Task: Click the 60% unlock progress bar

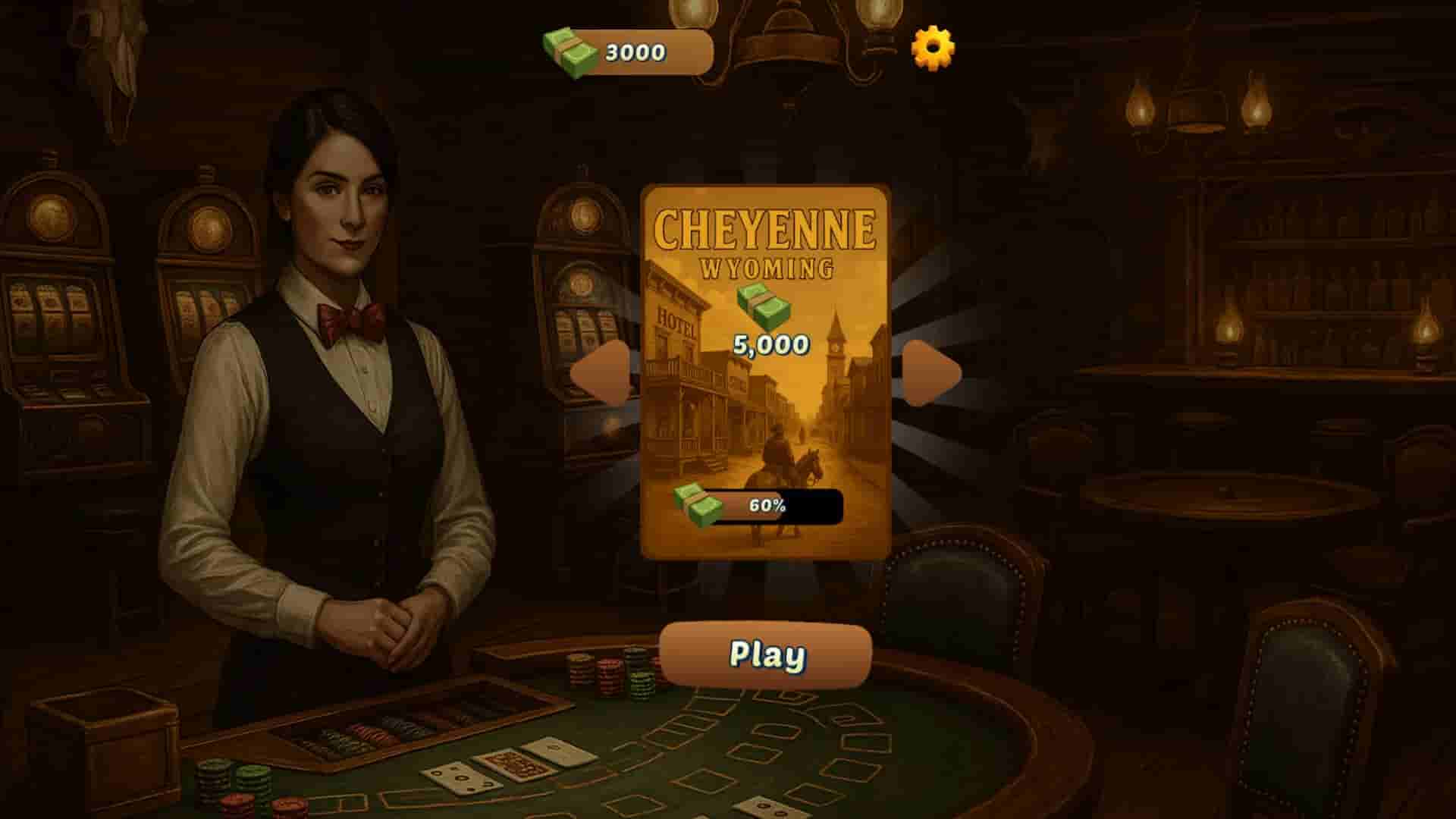Action: 773,504
